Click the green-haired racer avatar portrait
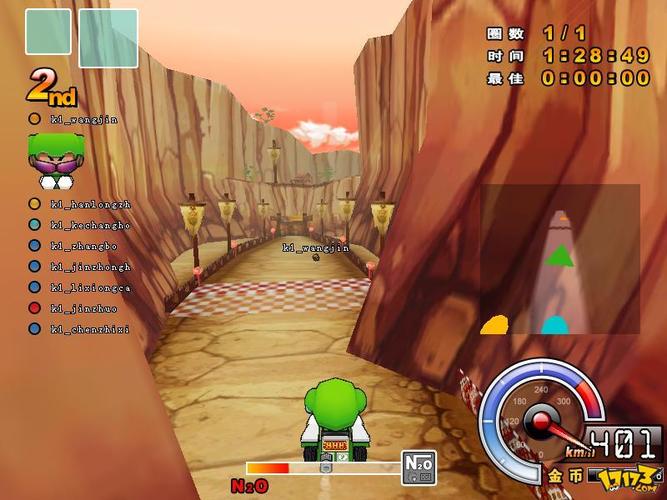667x500 pixels. click(x=54, y=158)
